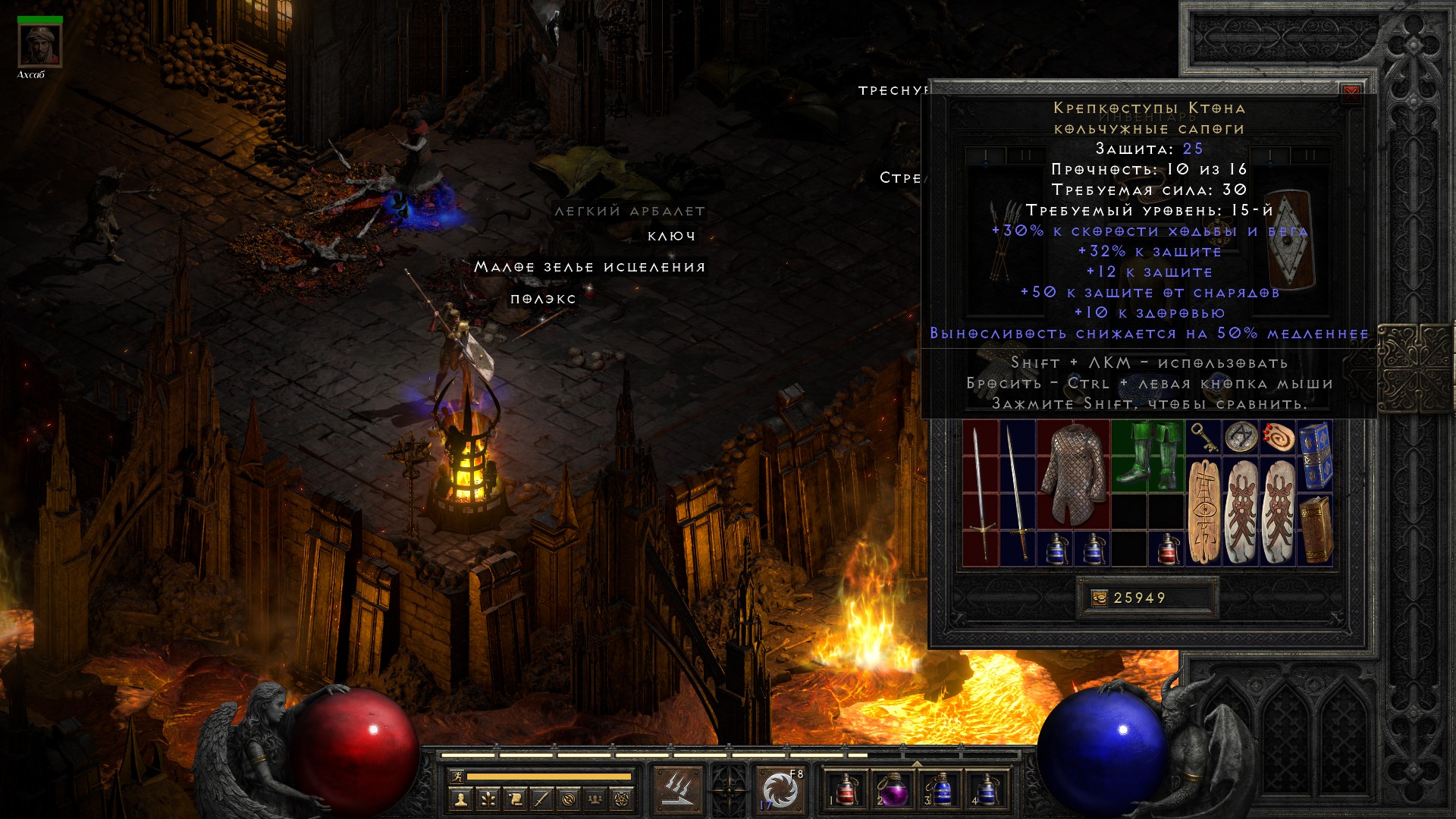This screenshot has width=1456, height=819.
Task: Close the inventory panel with the red X
Action: (1351, 93)
